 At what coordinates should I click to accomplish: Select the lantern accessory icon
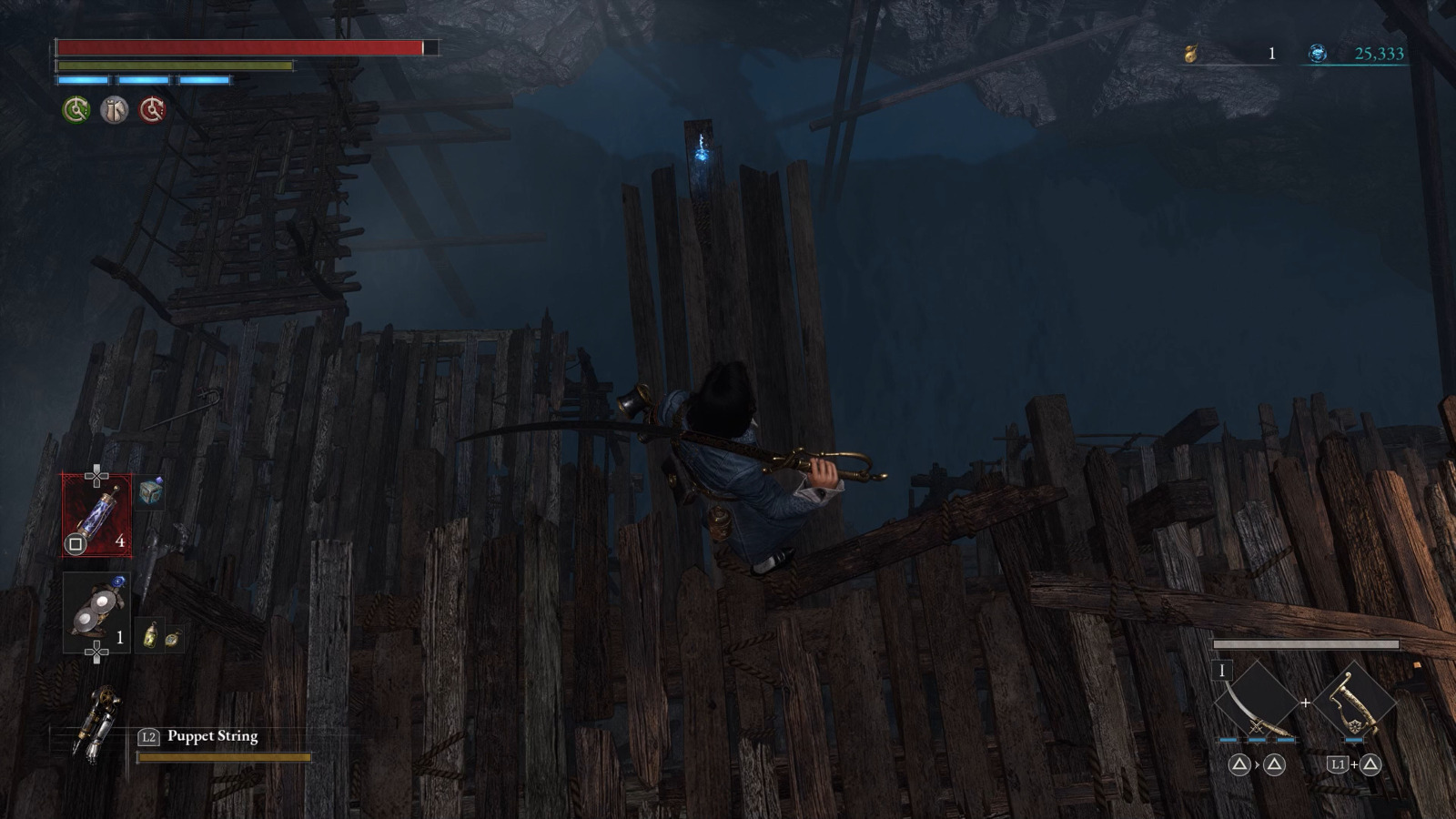click(150, 632)
